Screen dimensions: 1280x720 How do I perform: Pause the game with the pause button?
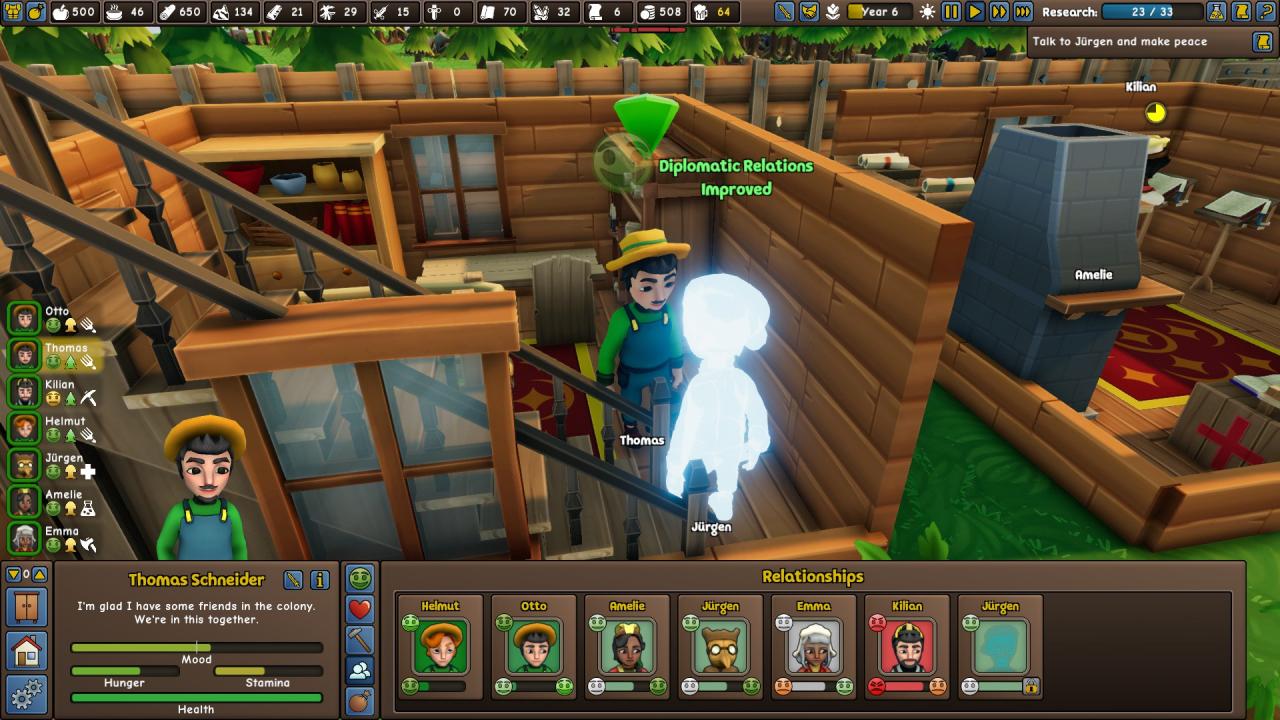(951, 12)
